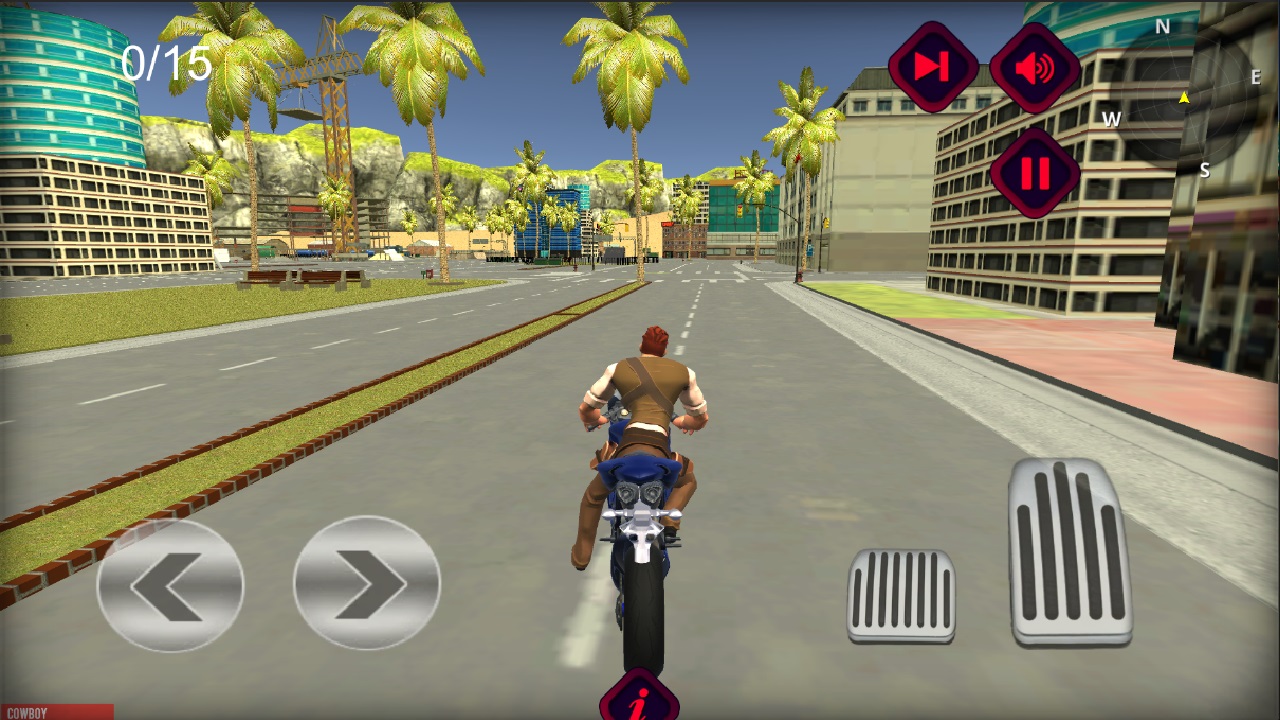This screenshot has width=1280, height=720.
Task: Click the yellow player arrow on the minimap
Action: pyautogui.click(x=1185, y=97)
